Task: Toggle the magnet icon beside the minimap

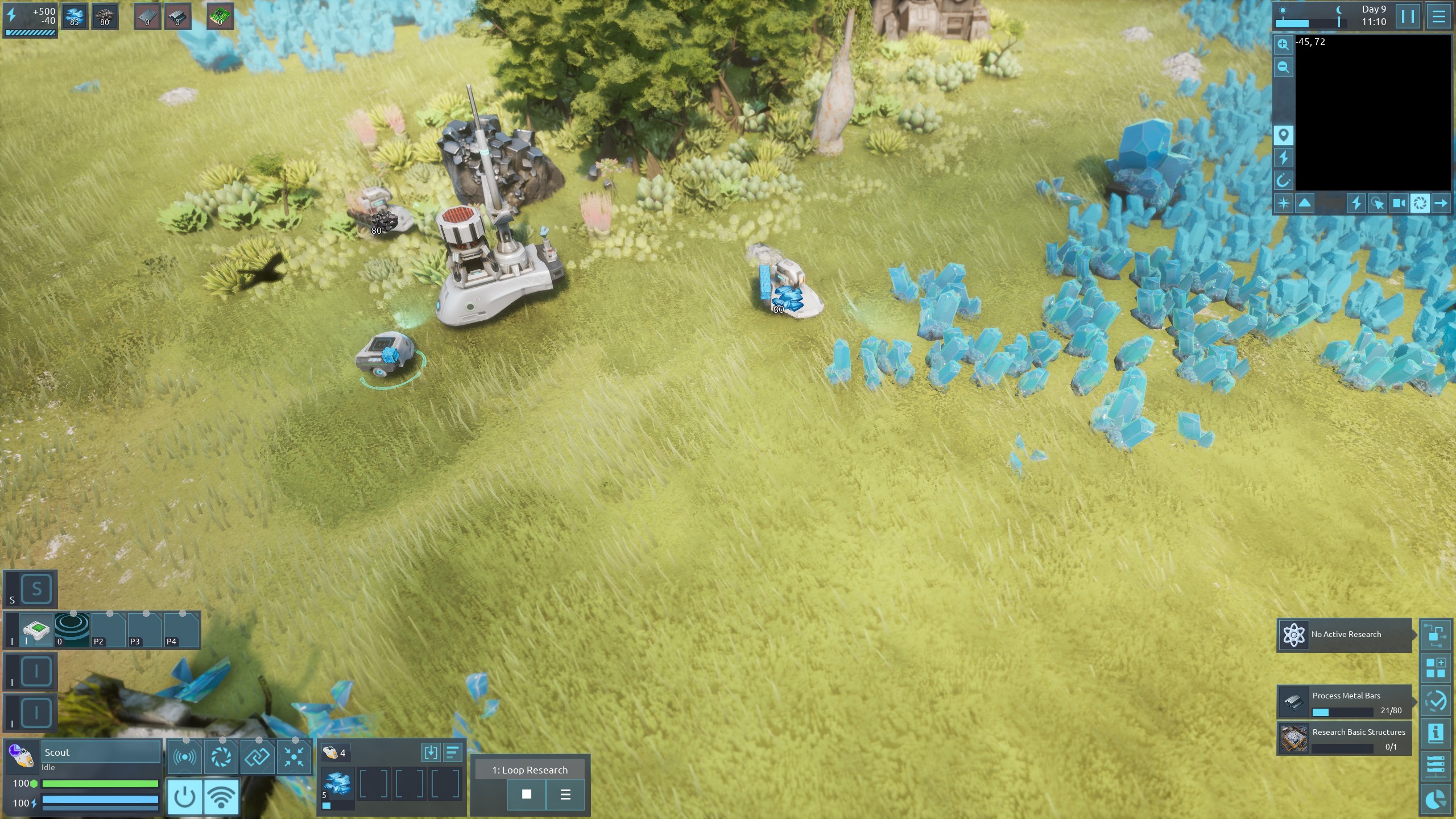Action: point(1283,181)
